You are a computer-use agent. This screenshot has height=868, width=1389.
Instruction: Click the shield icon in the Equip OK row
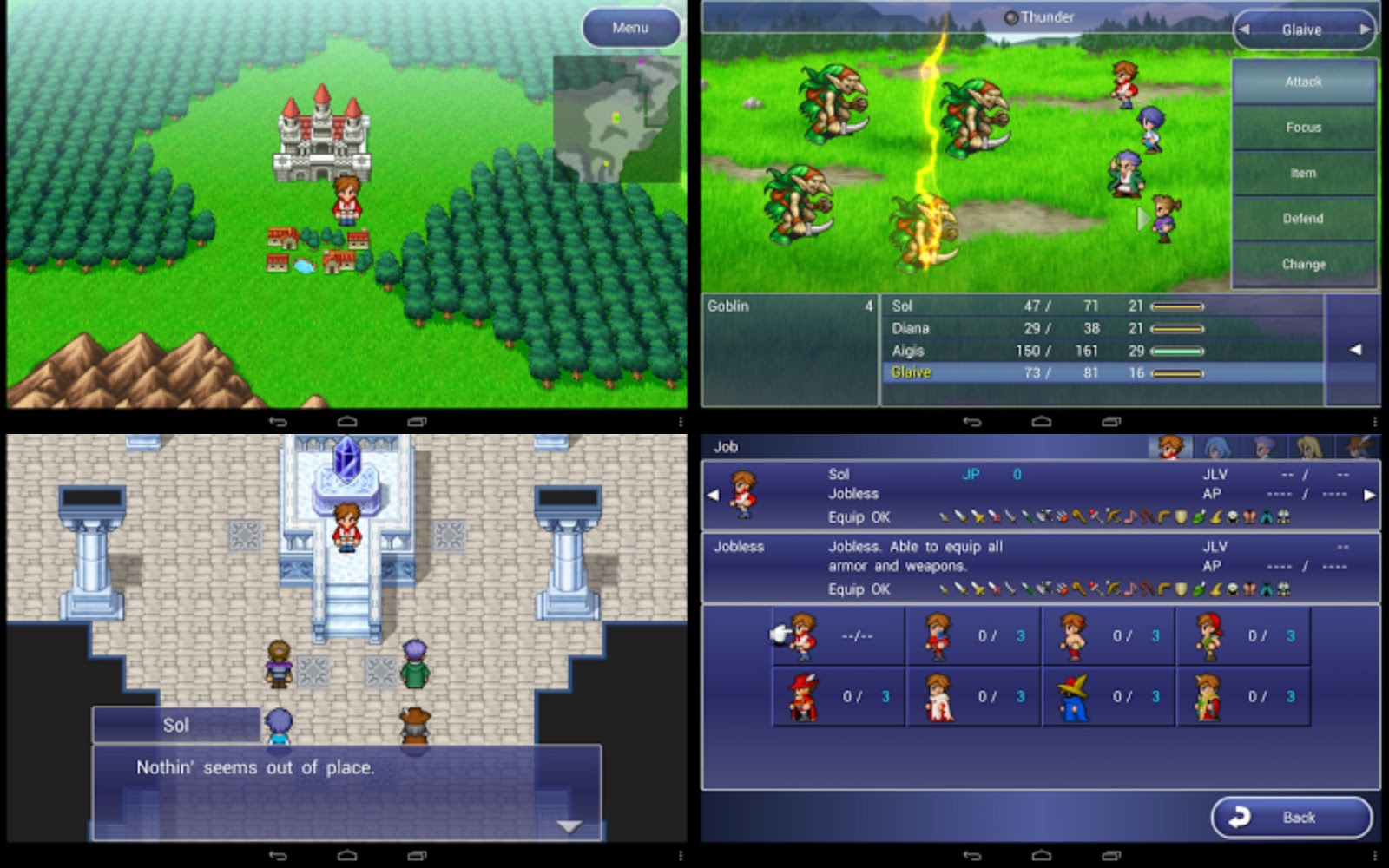(1181, 516)
